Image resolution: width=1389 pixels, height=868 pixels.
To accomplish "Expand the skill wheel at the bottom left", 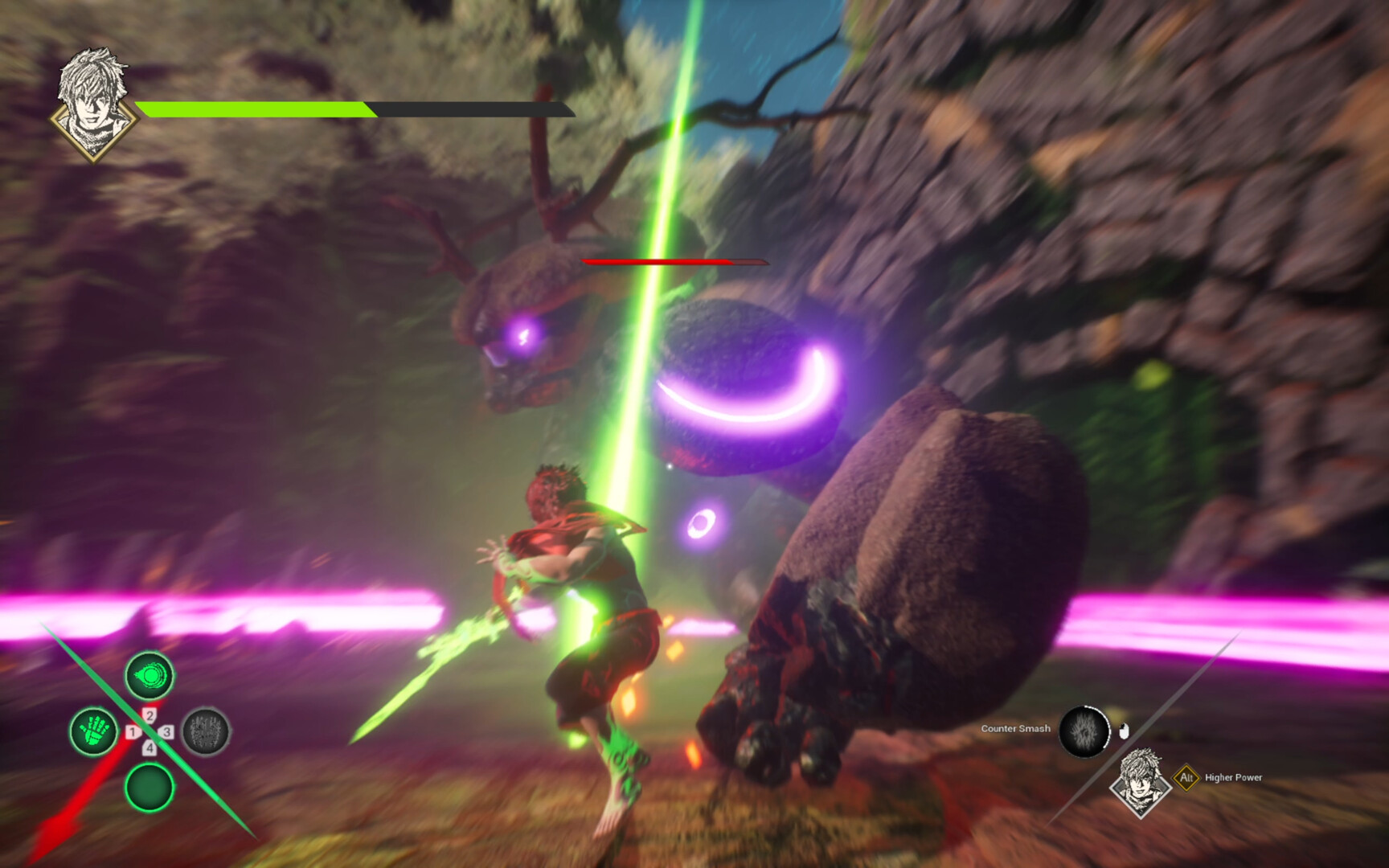I will pyautogui.click(x=149, y=731).
